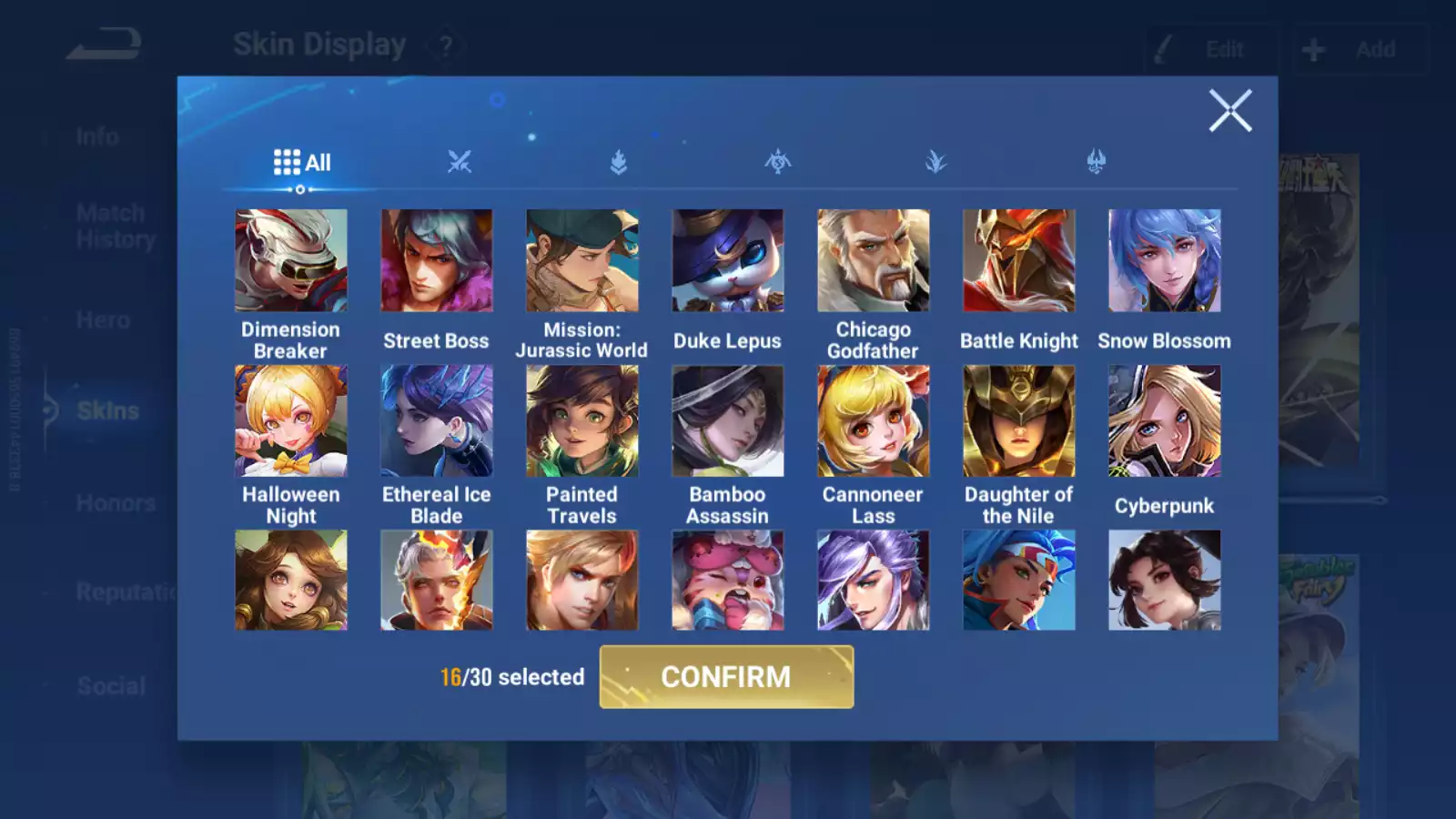Select the Duke Lepus skin
Screen dimensions: 1456x819
click(x=728, y=261)
